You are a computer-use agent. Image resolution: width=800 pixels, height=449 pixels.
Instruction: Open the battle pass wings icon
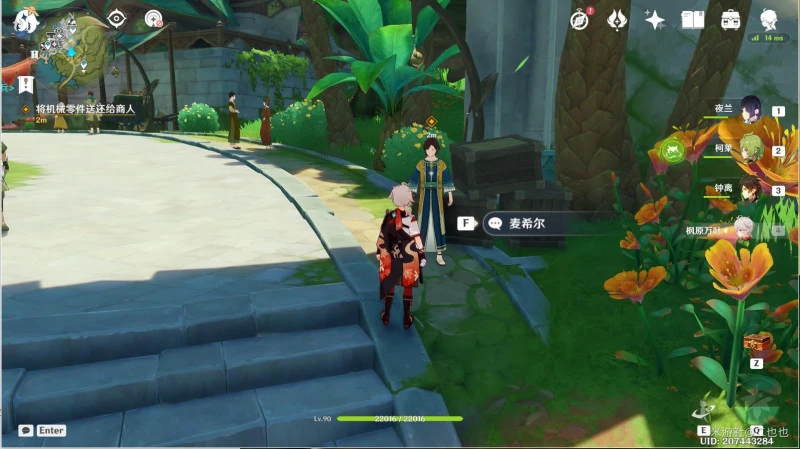[618, 18]
